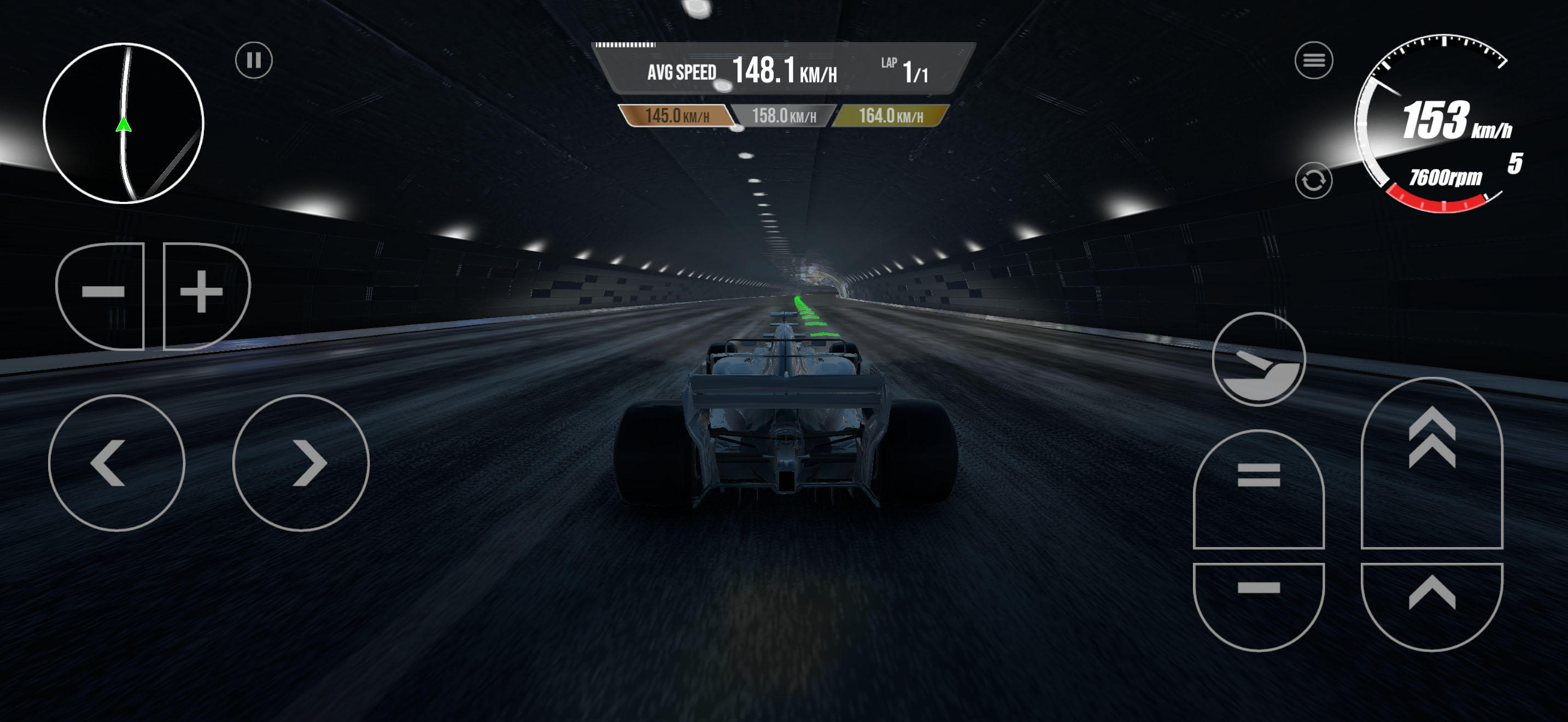1568x722 pixels.
Task: Click the circular arrows reset icon
Action: coord(1313,180)
